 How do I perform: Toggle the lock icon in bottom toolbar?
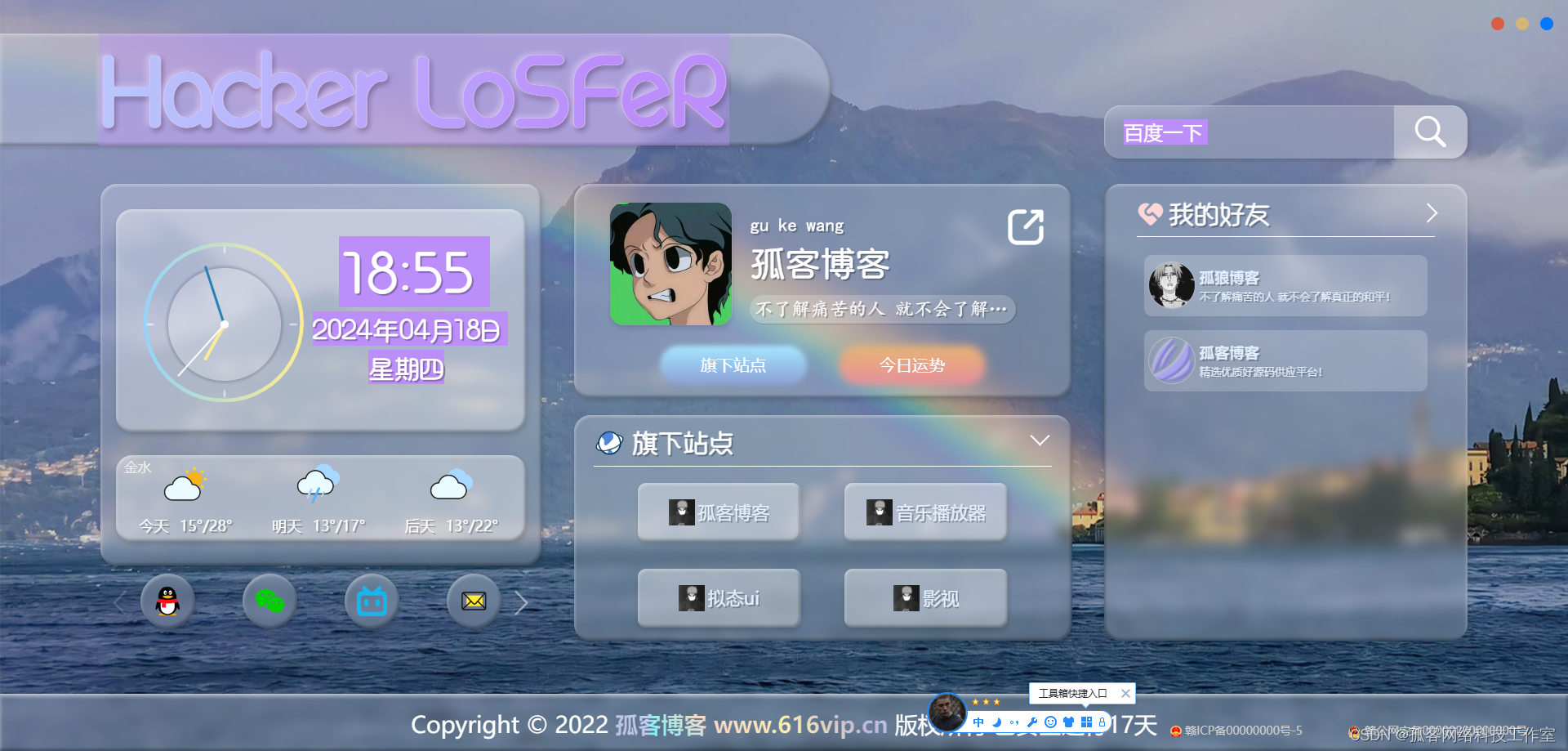click(1102, 722)
